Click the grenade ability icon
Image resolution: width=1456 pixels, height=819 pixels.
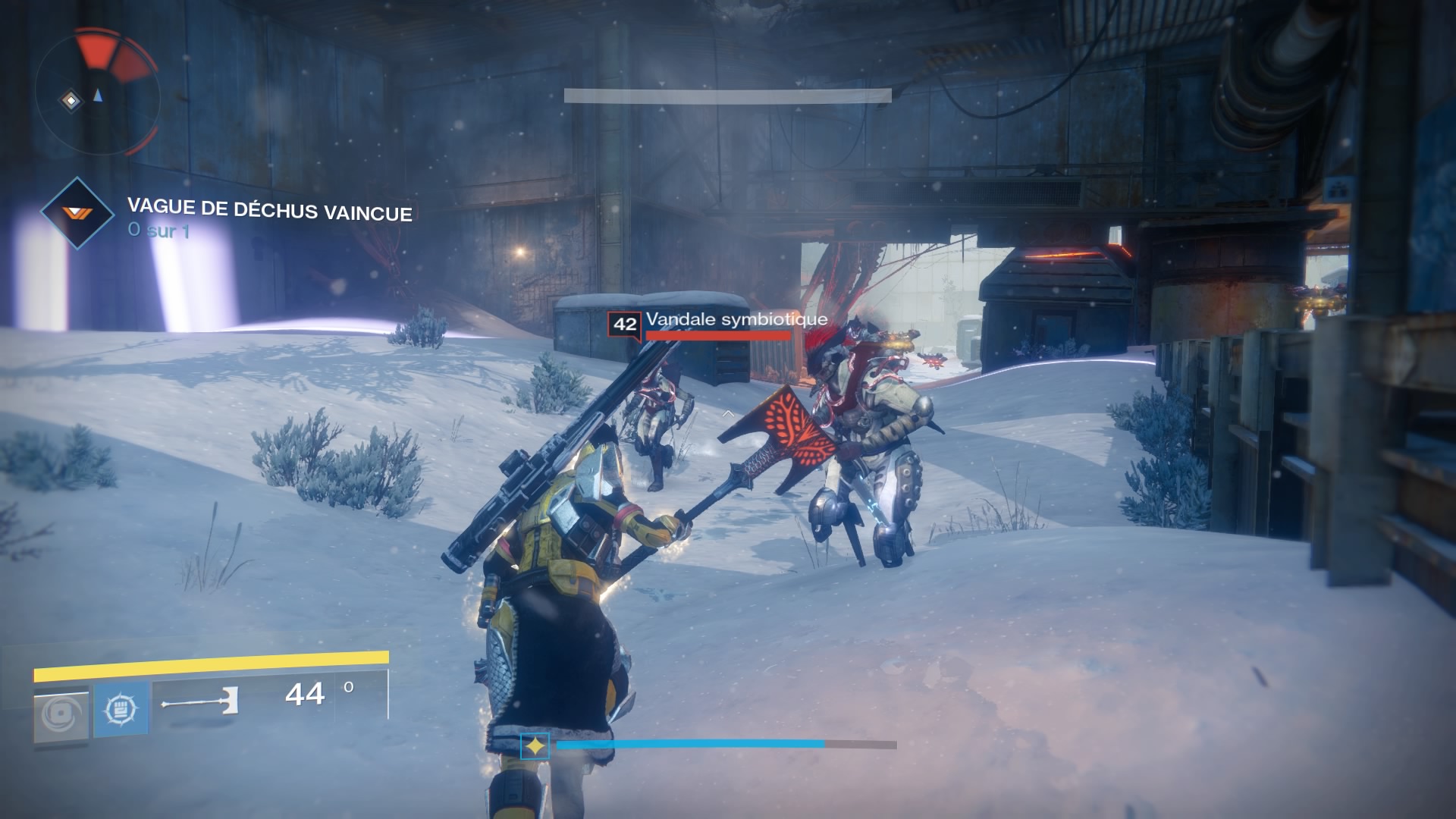tap(61, 714)
